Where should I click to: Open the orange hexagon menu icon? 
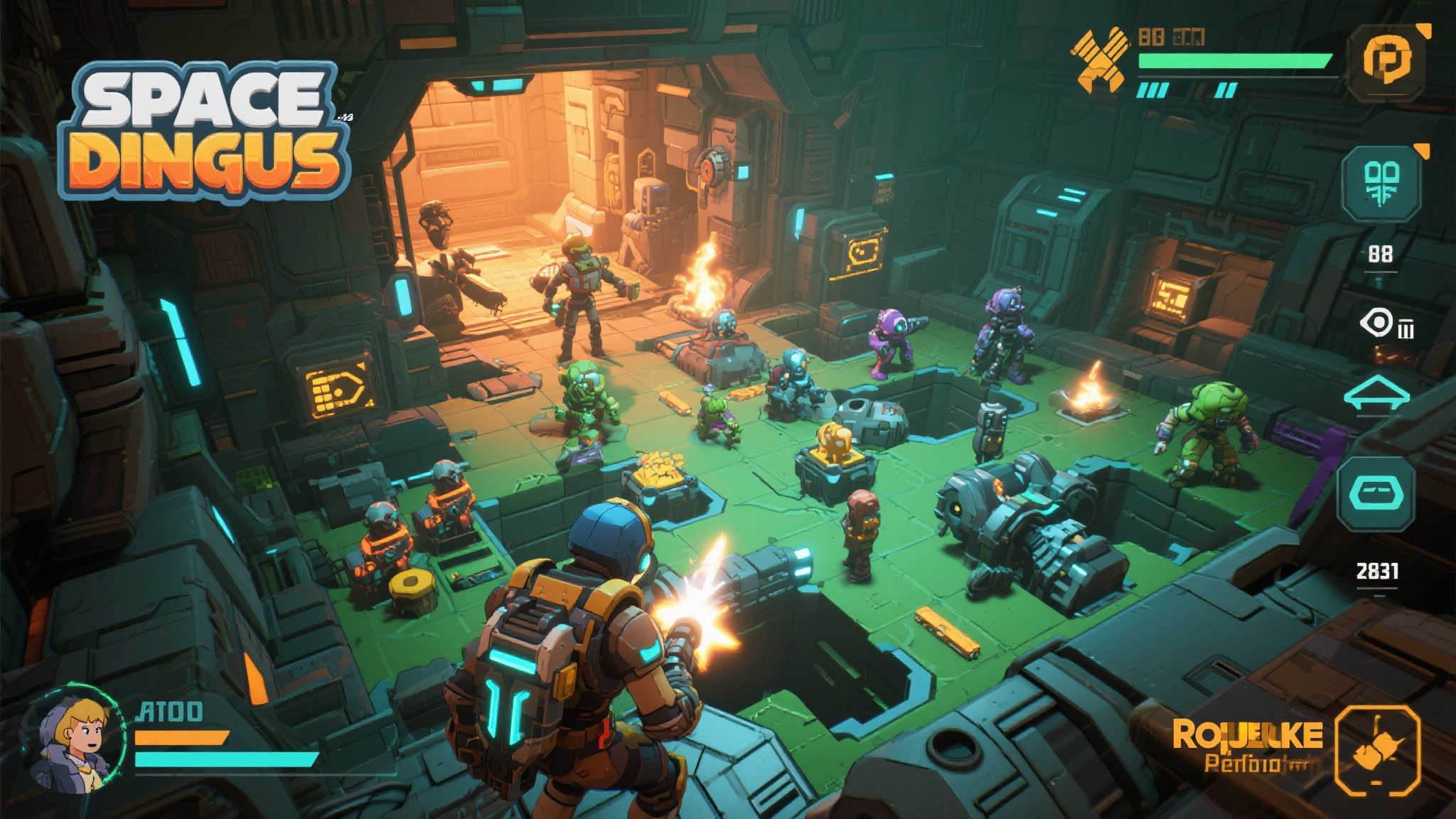(1387, 62)
